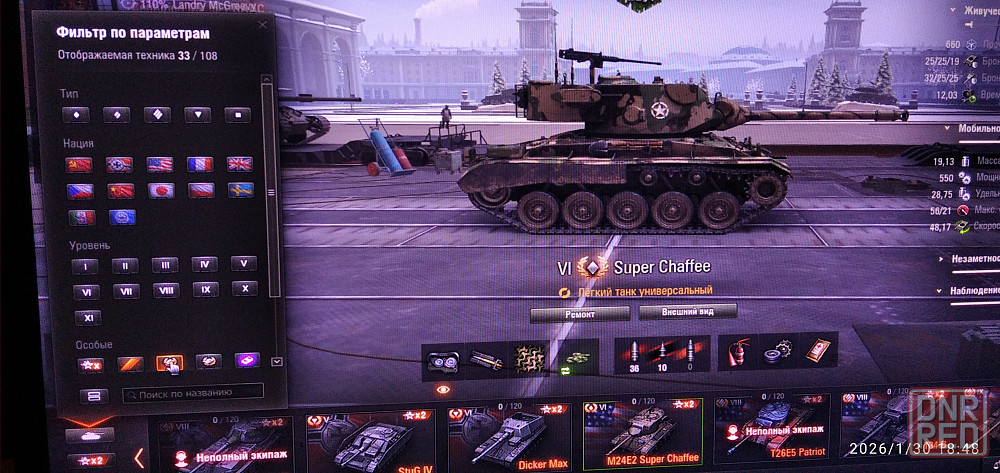Toggle the USA nation flag filter
The width and height of the screenshot is (1000, 473).
tap(160, 164)
